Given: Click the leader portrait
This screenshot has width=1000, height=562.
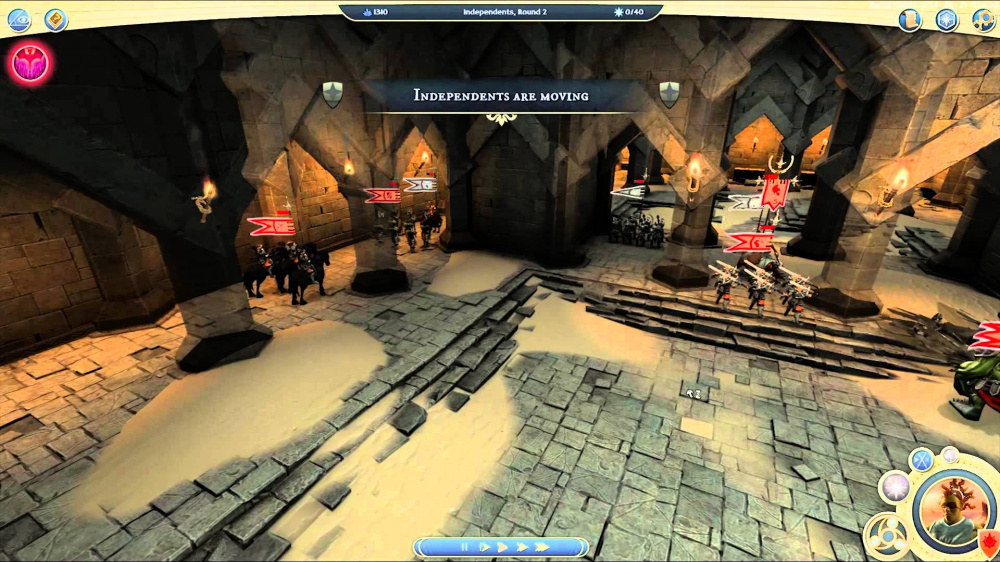Looking at the screenshot, I should [x=954, y=510].
